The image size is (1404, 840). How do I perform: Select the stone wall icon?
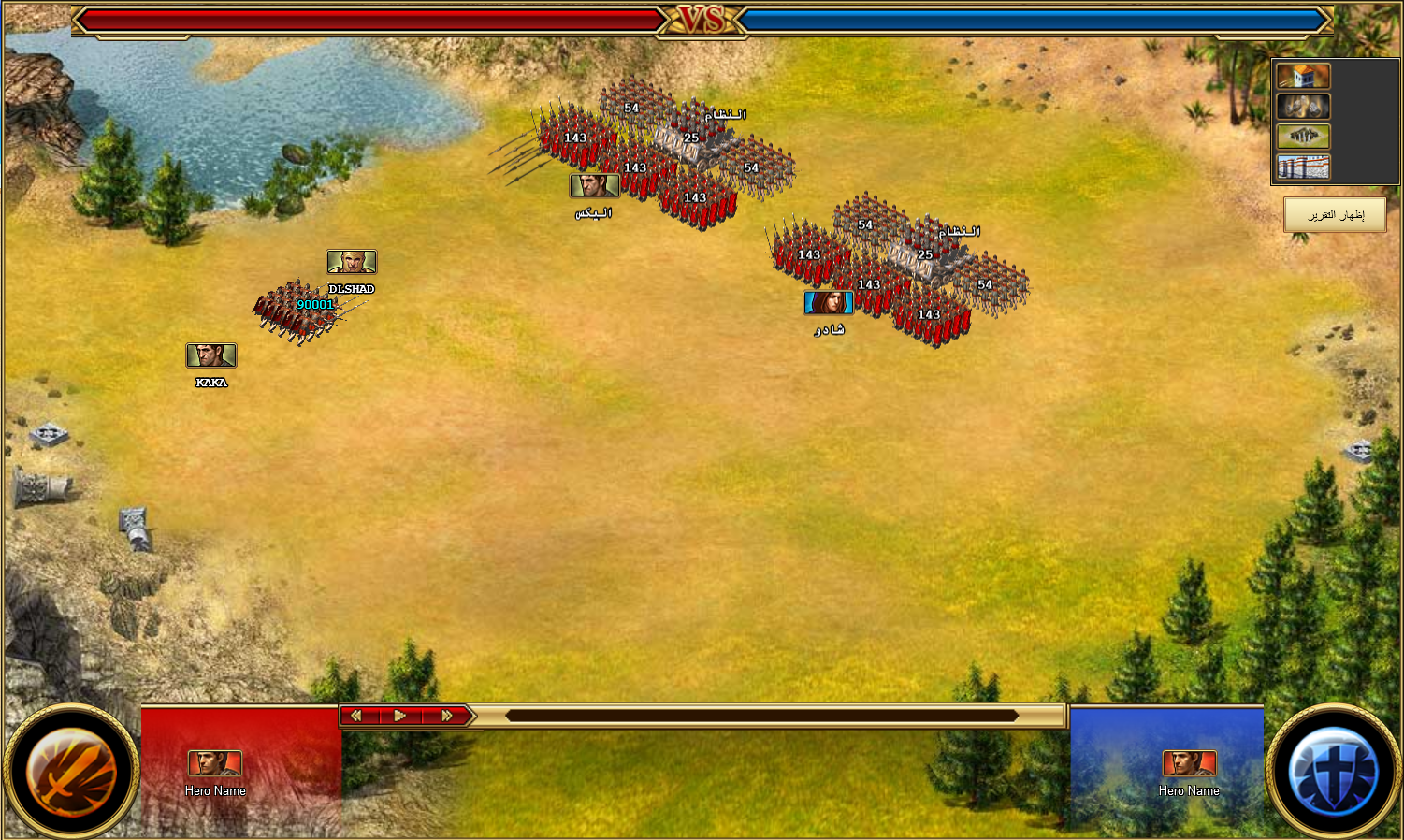pyautogui.click(x=1303, y=167)
